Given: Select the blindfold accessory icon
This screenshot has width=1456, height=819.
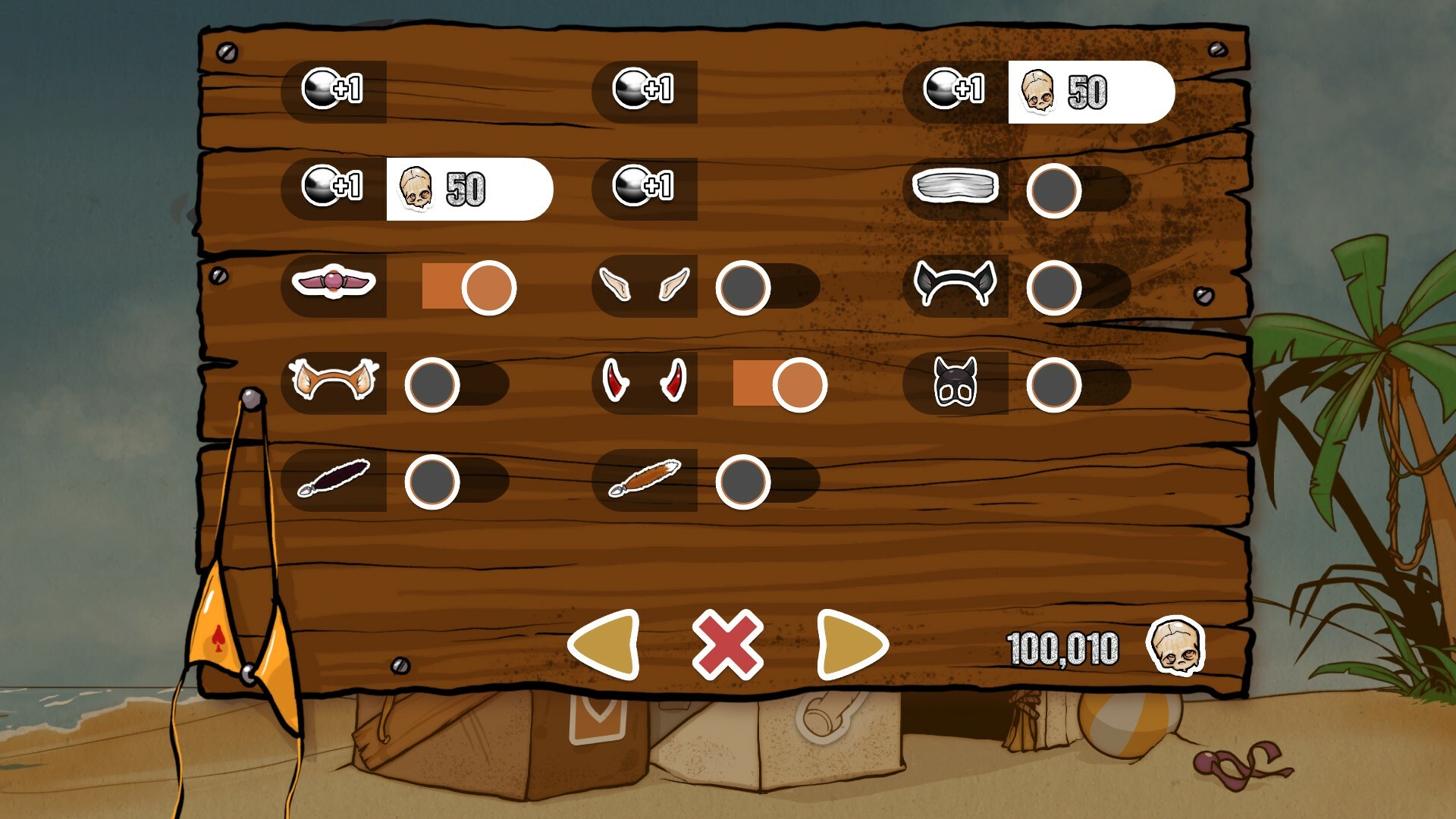Looking at the screenshot, I should click(959, 187).
